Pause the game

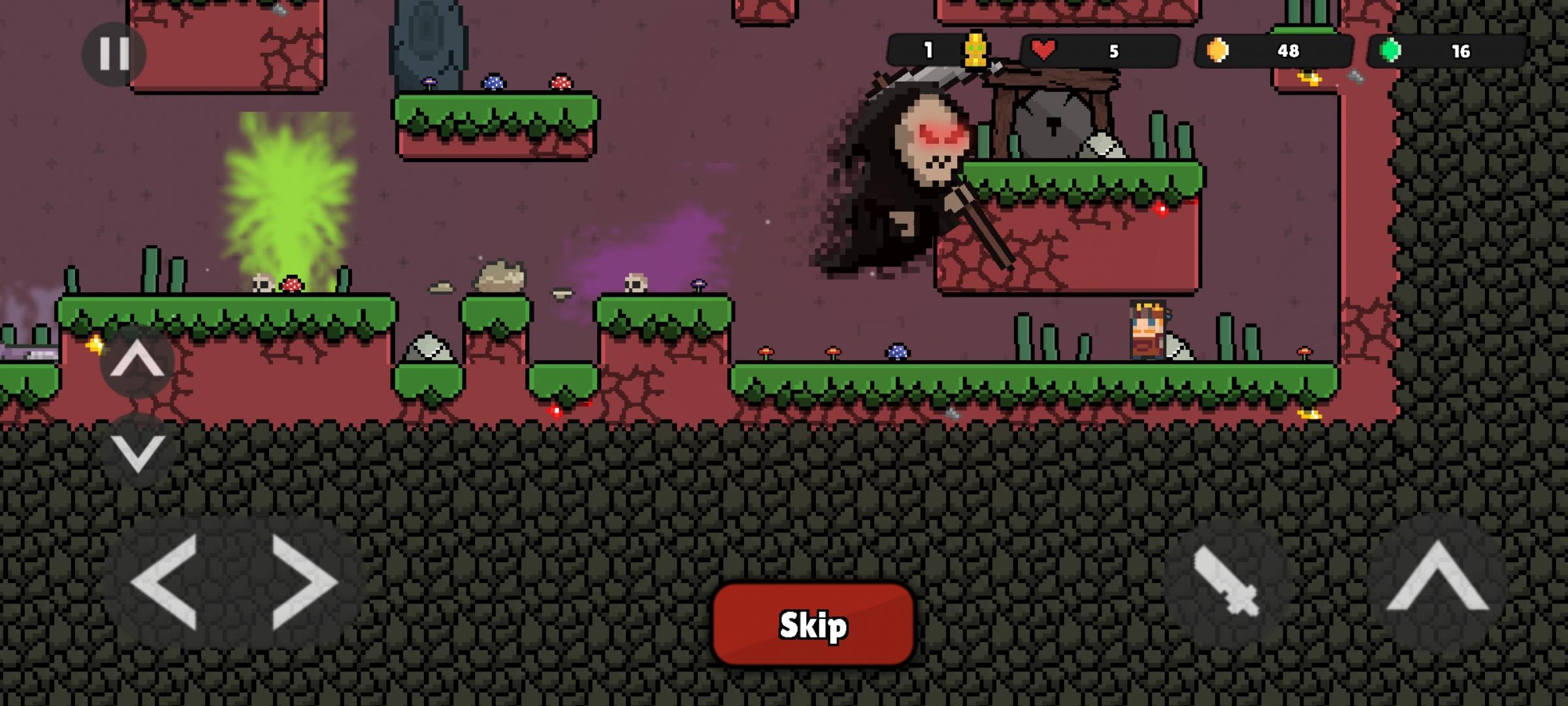click(x=114, y=54)
